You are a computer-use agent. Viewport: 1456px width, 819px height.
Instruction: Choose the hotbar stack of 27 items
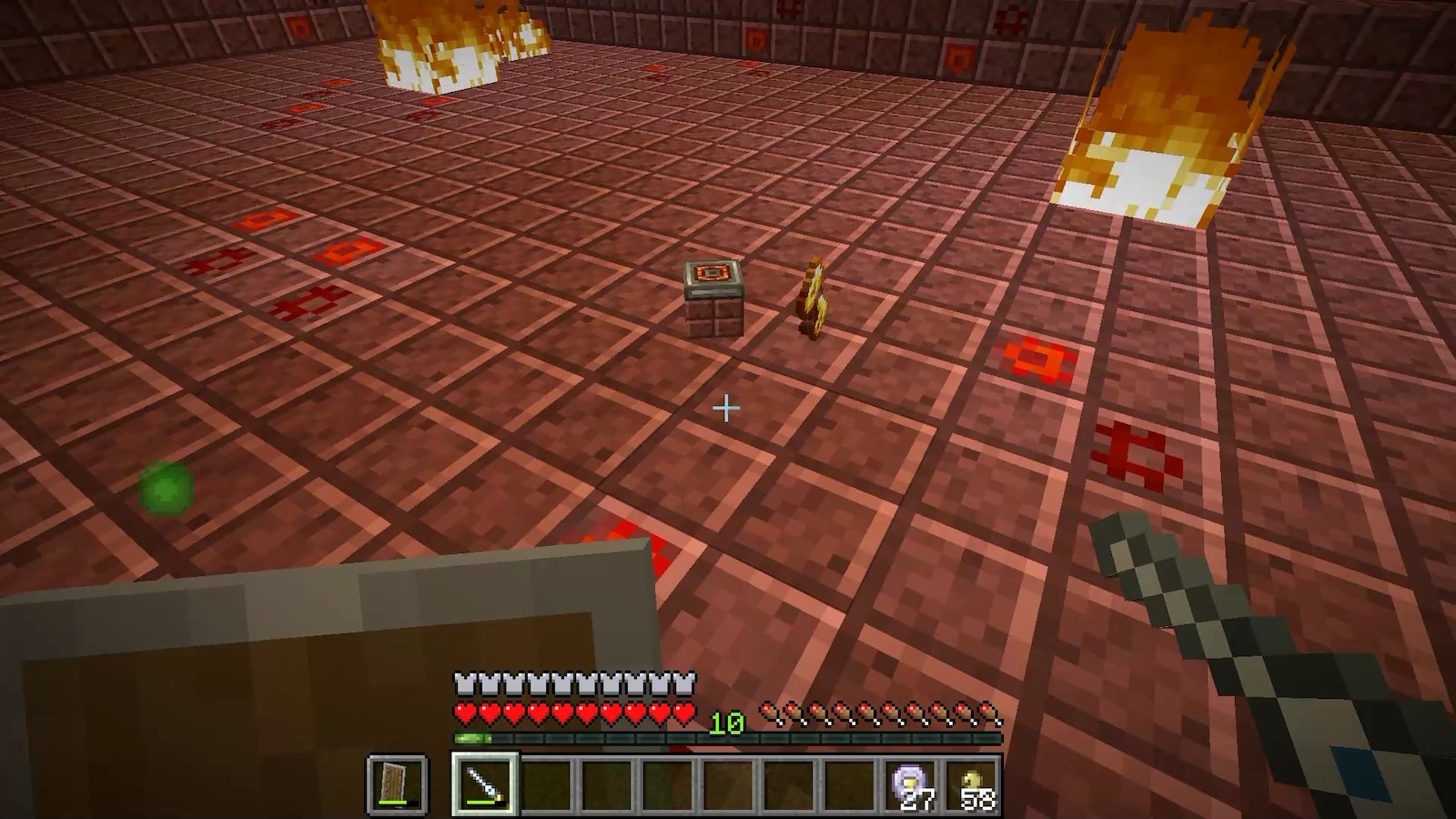911,783
